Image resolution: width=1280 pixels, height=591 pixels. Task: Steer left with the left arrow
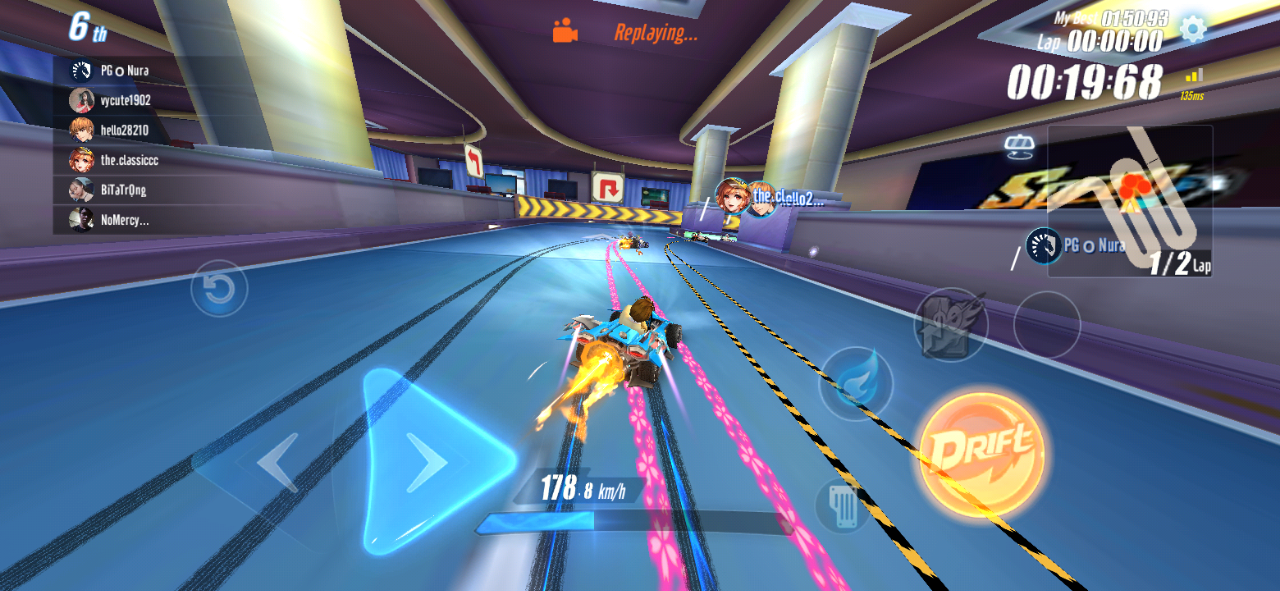click(x=277, y=464)
